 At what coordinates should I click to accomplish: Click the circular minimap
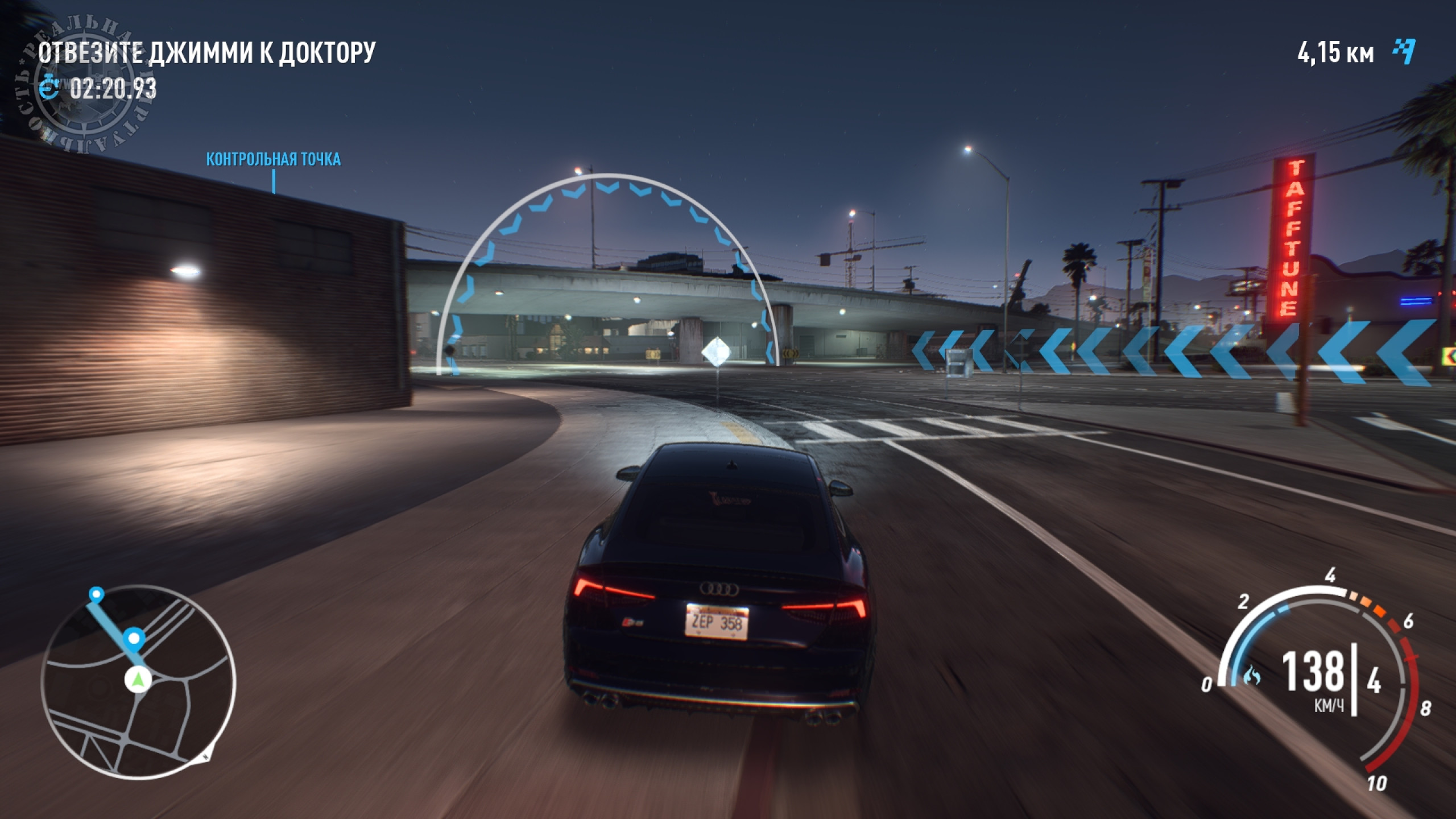[x=138, y=682]
